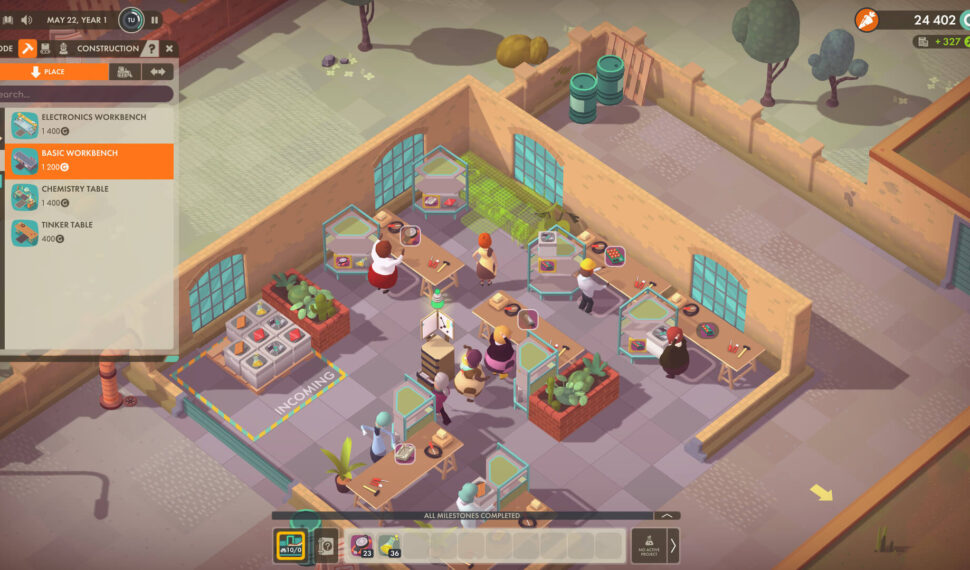Image resolution: width=970 pixels, height=570 pixels.
Task: Close the Construction panel
Action: (x=169, y=48)
